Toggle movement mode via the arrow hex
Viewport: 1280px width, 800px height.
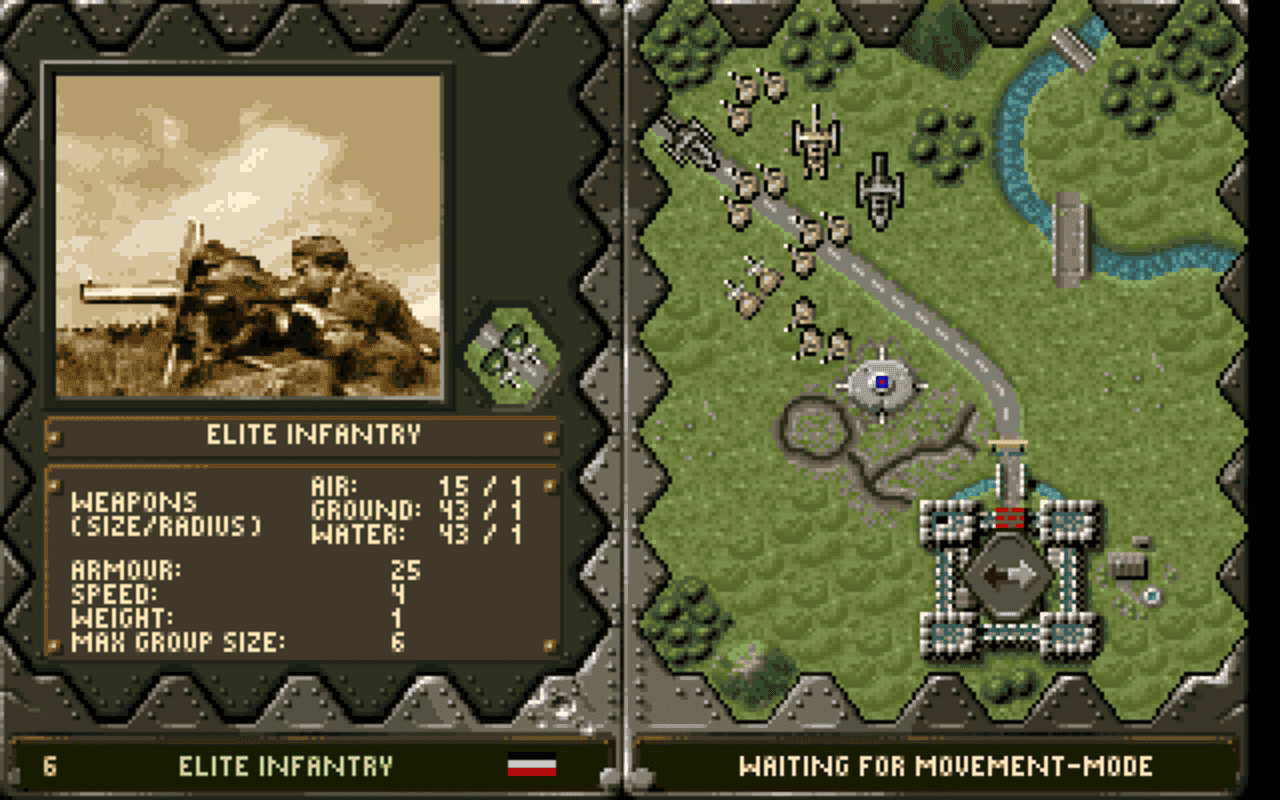(1013, 575)
